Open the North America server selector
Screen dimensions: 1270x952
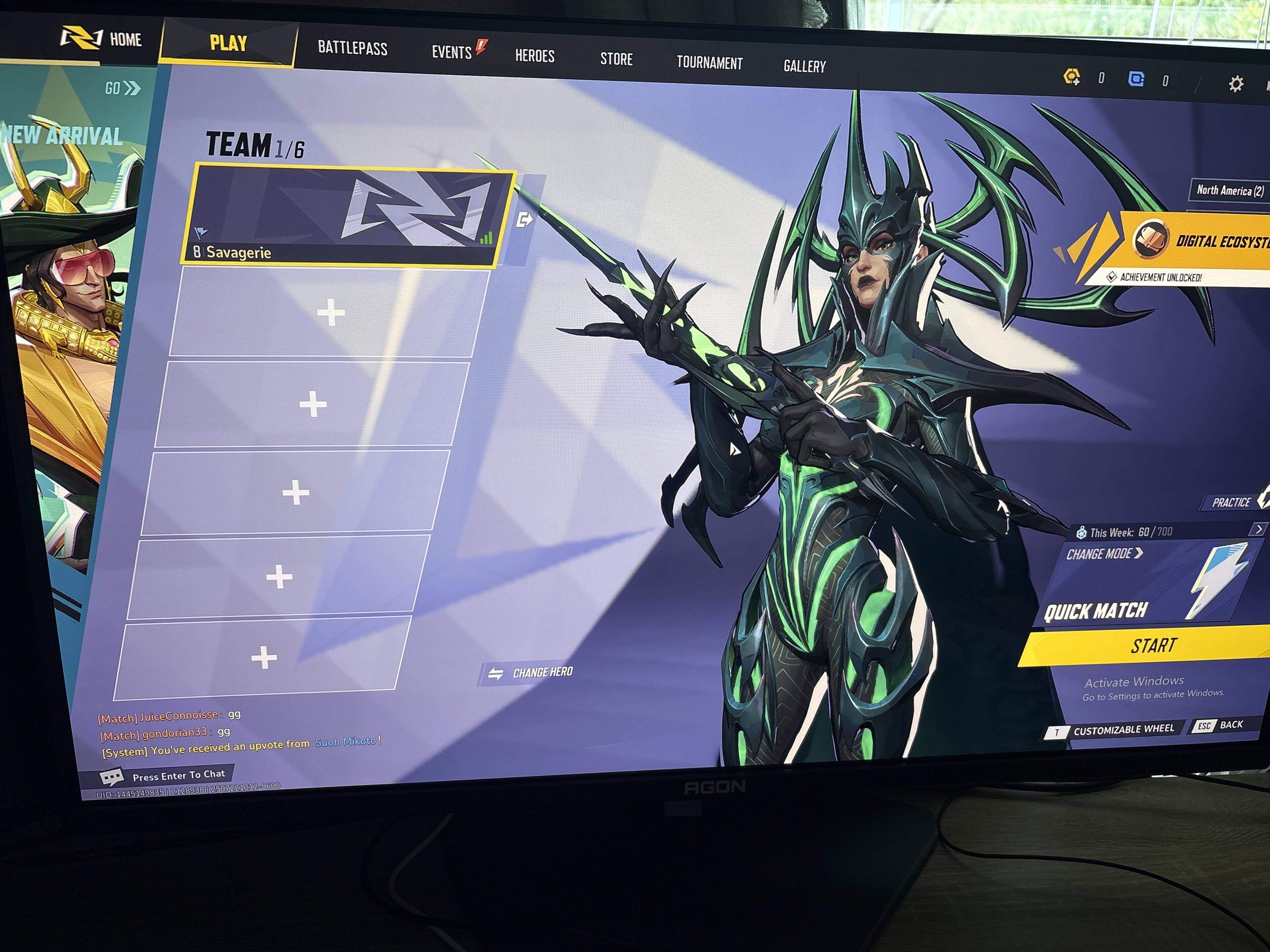[x=1229, y=190]
